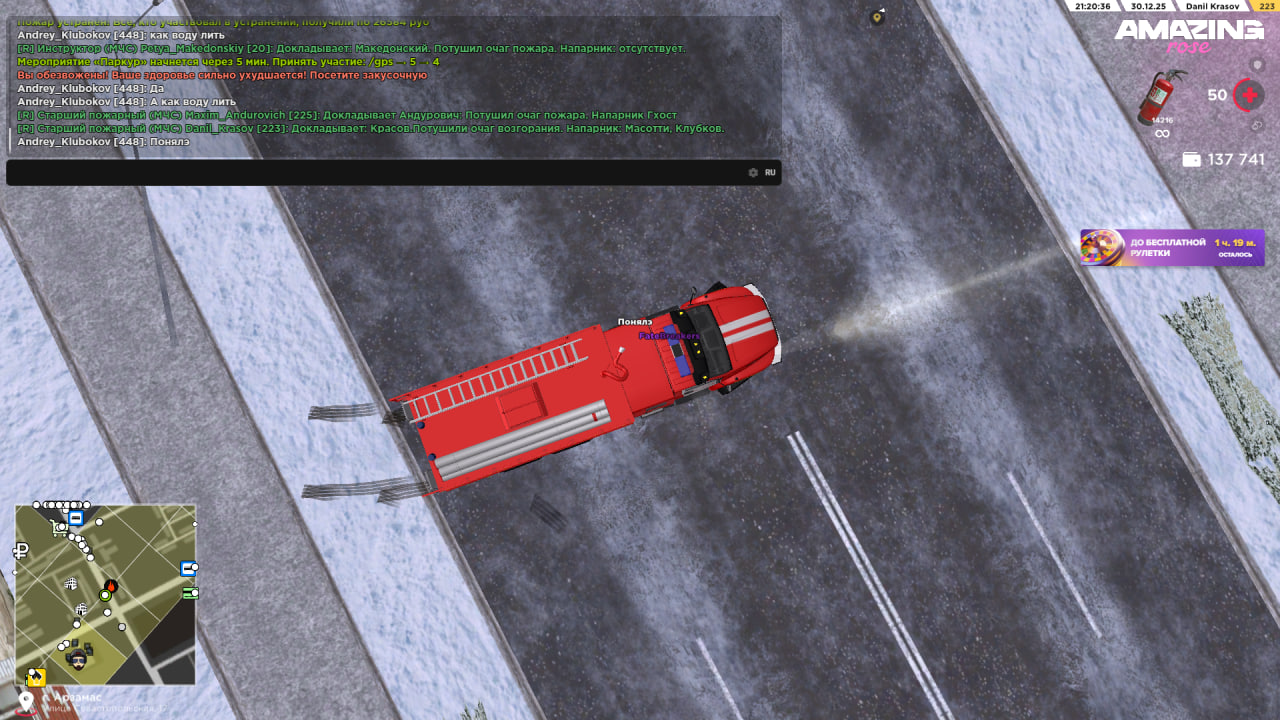Select the fire extinguisher weapon icon
Viewport: 1280px width, 720px height.
[1161, 97]
